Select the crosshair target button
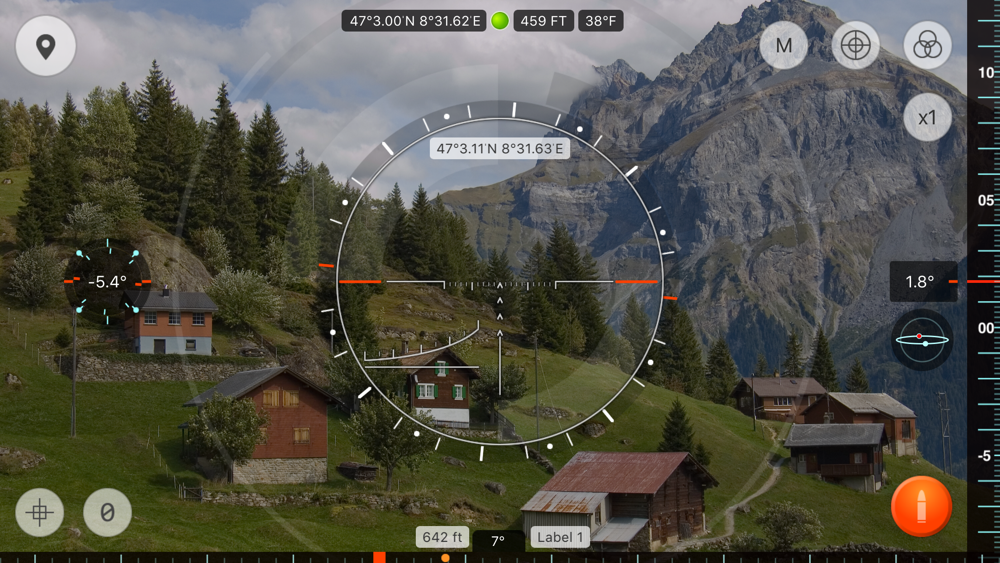Image resolution: width=1000 pixels, height=563 pixels. (x=855, y=46)
